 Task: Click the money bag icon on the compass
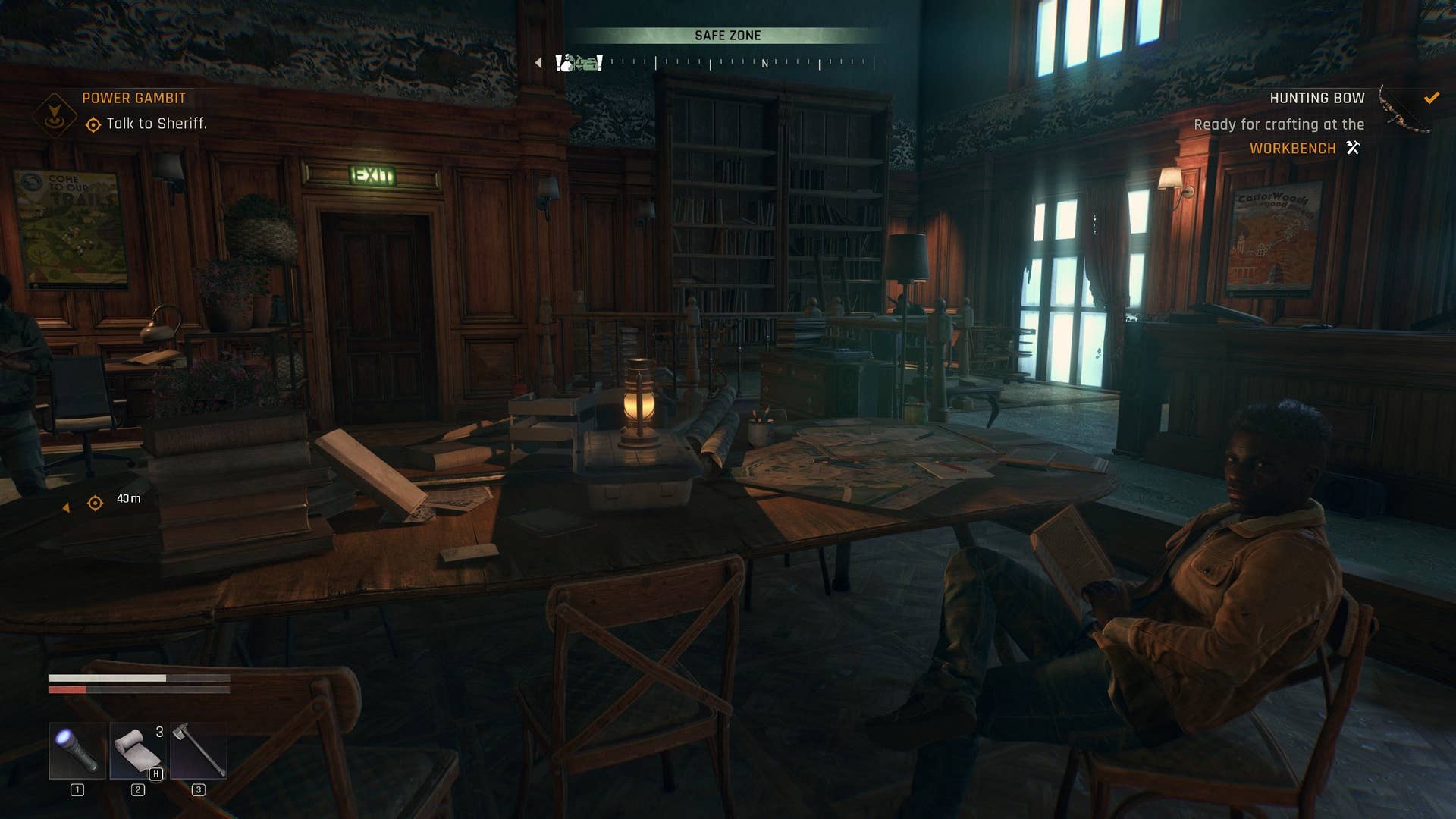[567, 63]
